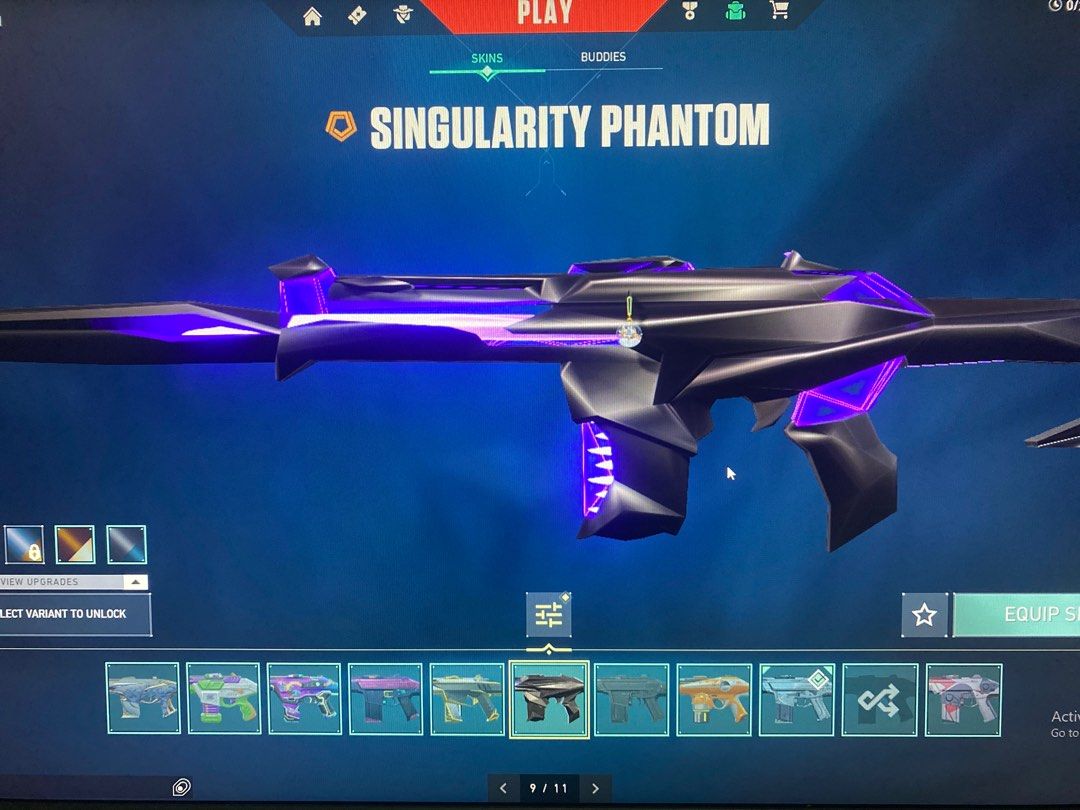Choose the grey and blue variant swatch
Viewport: 1080px width, 810px height.
(126, 545)
